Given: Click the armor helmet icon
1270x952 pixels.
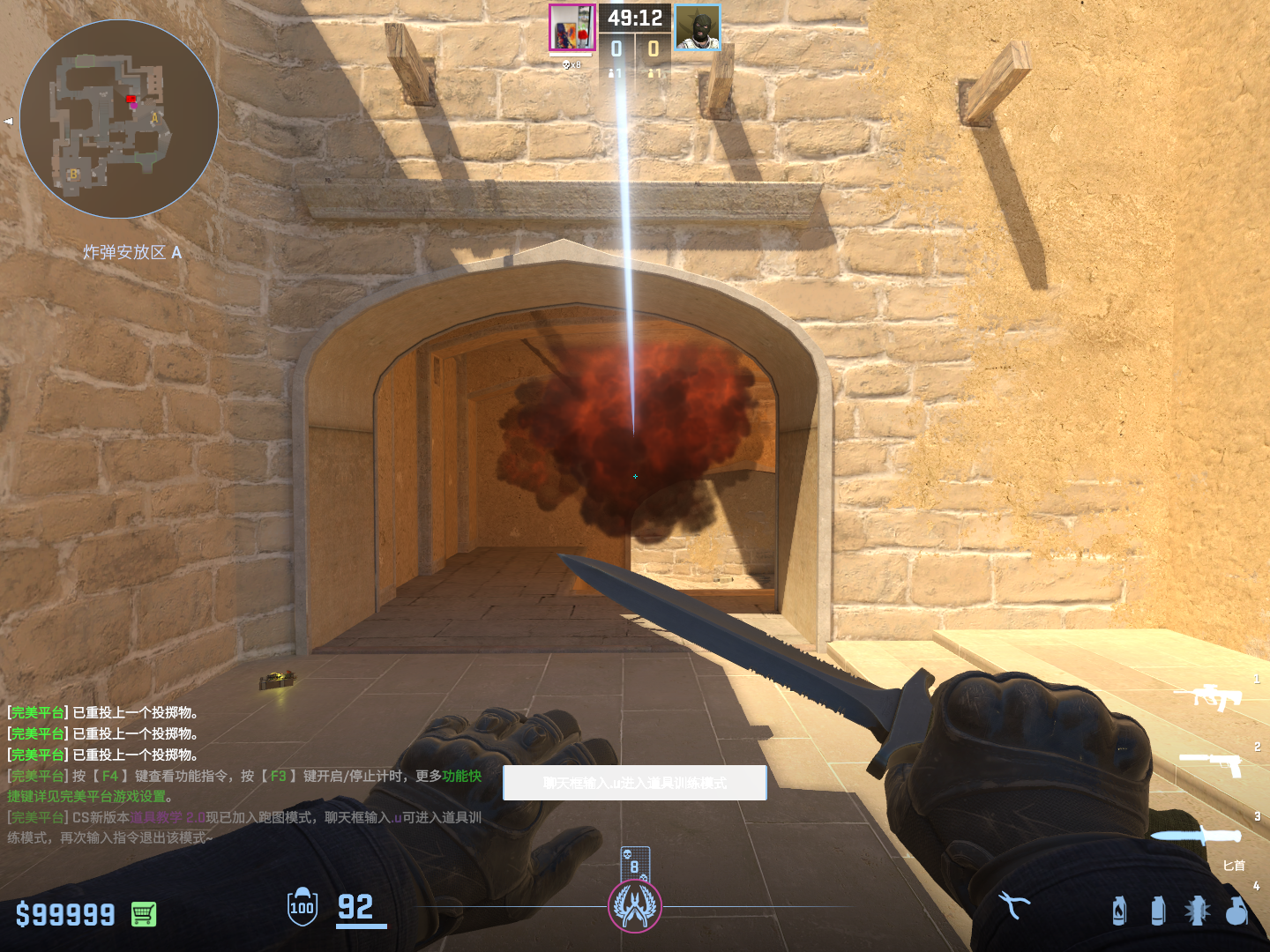Looking at the screenshot, I should [303, 906].
